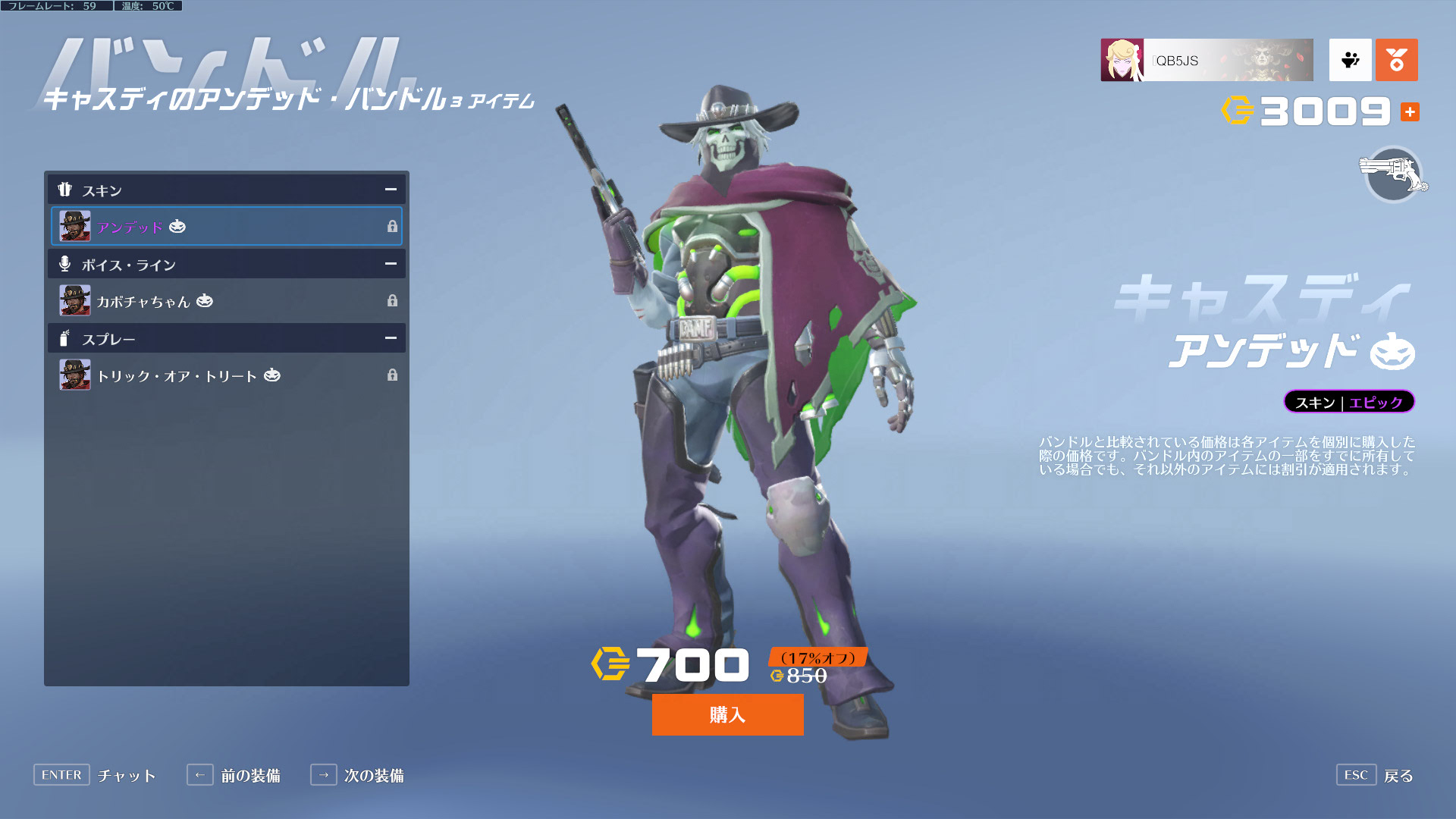
Task: Open chat with the チャット button
Action: (95, 775)
